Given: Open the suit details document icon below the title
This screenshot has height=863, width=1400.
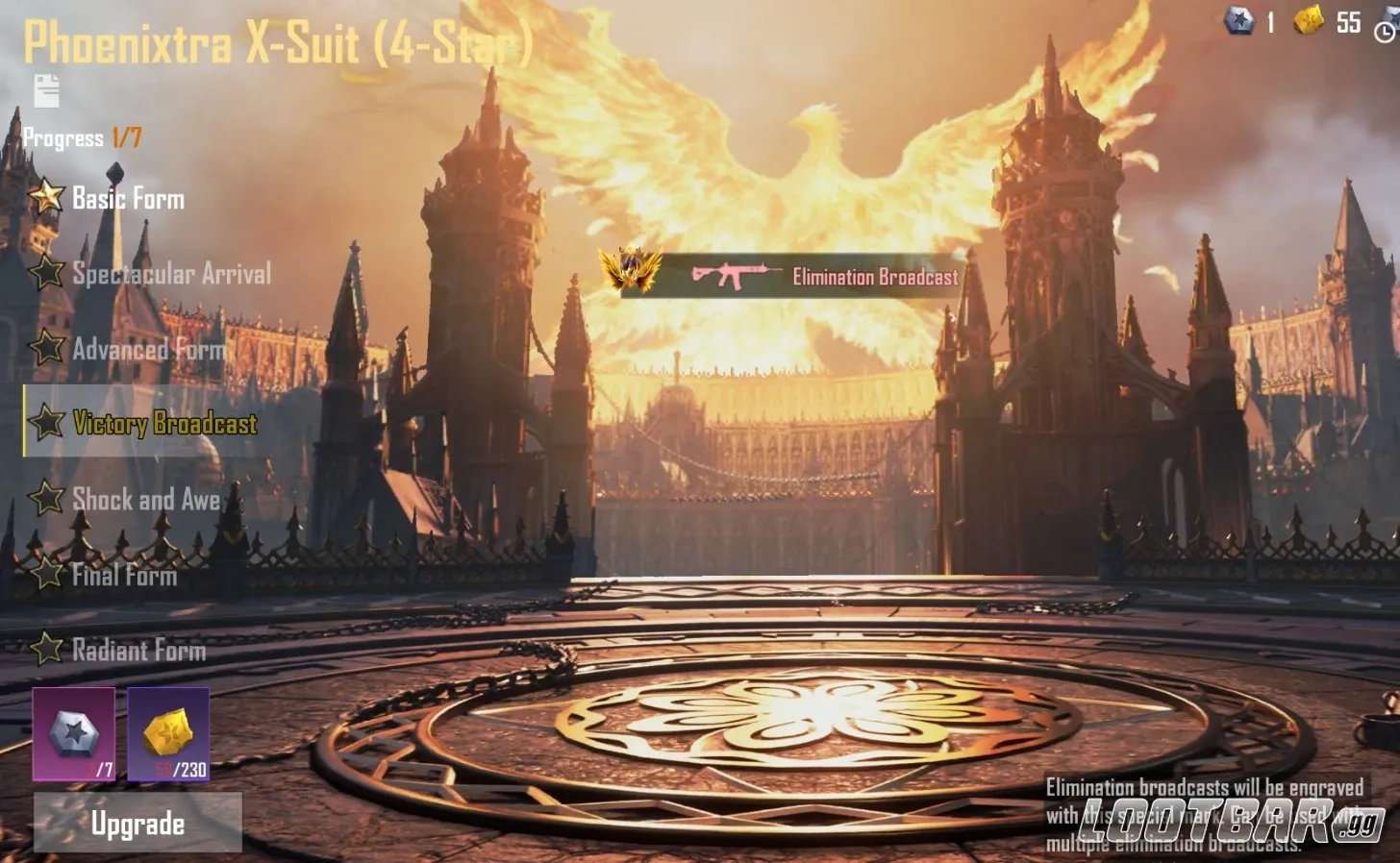Looking at the screenshot, I should click(x=45, y=91).
